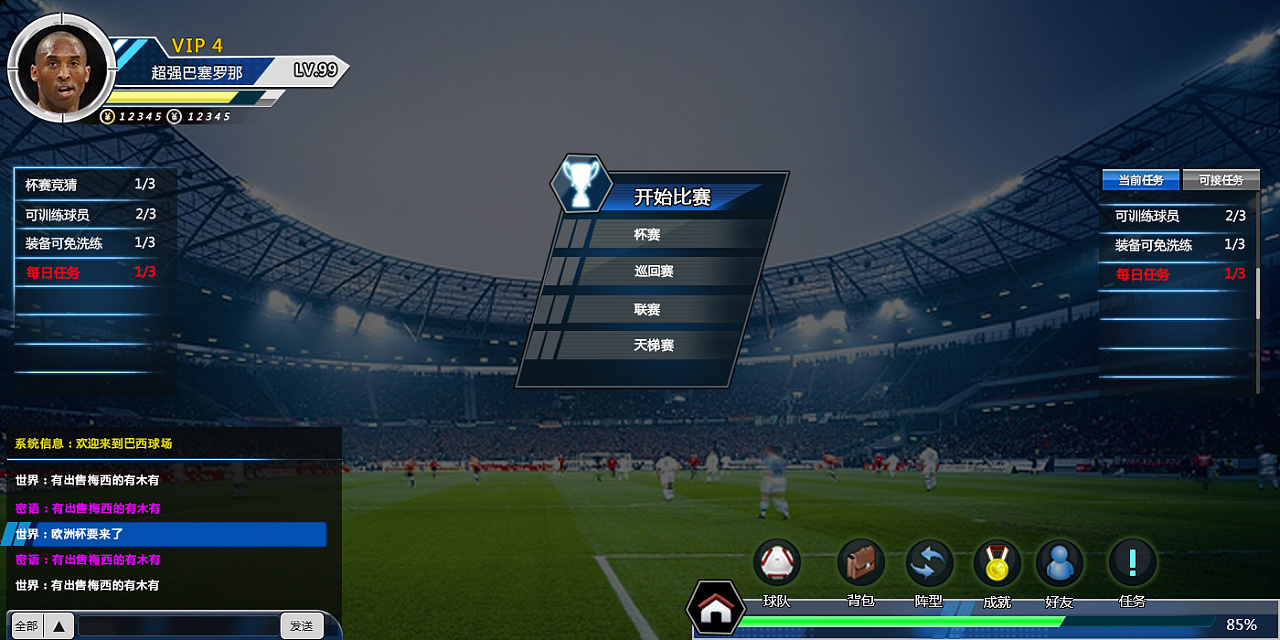Send the chat message with 发送
The height and width of the screenshot is (640, 1280).
(302, 626)
